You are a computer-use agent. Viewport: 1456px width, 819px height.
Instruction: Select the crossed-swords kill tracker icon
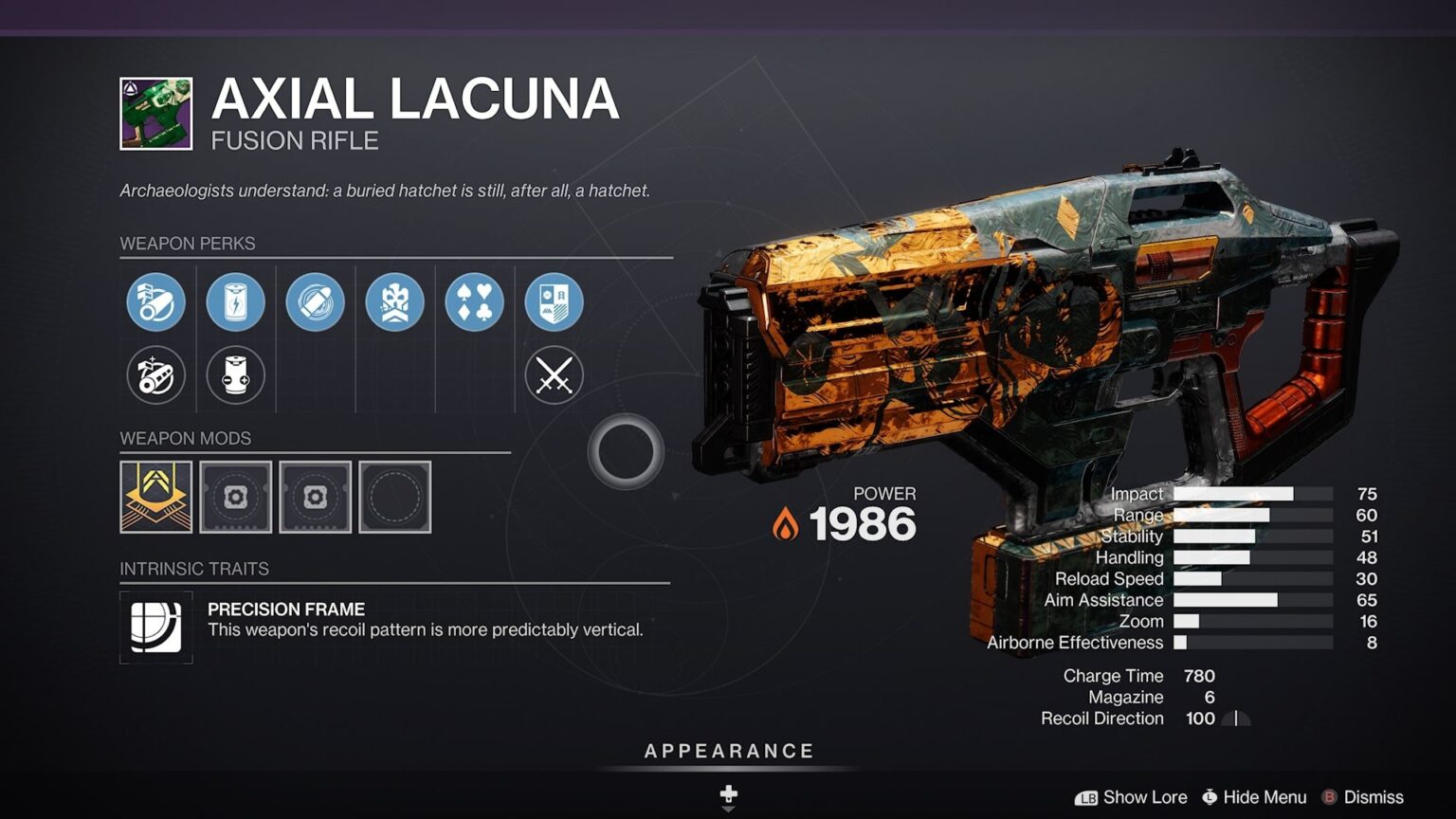pos(553,374)
